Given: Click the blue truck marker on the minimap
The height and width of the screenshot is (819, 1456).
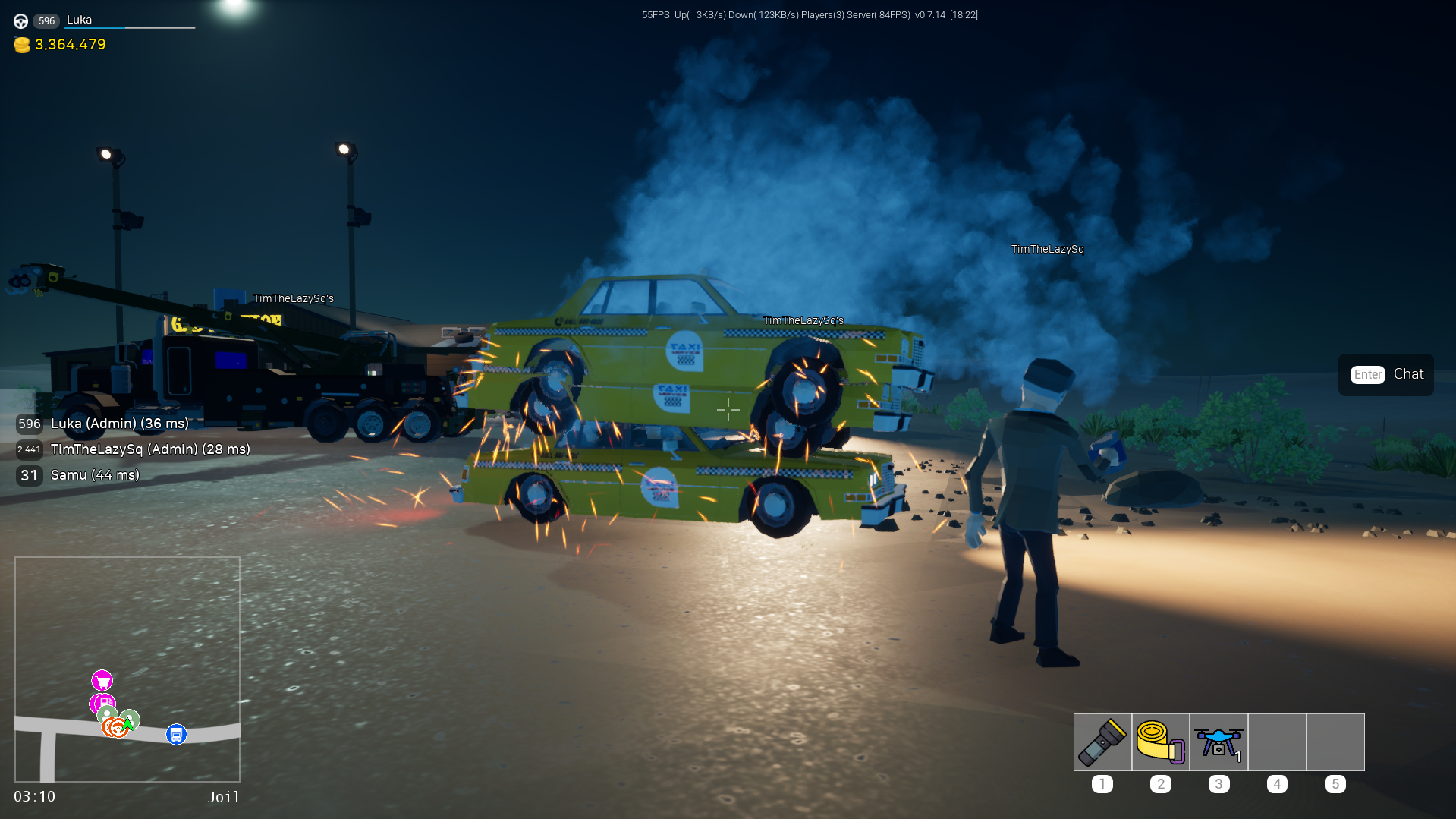Looking at the screenshot, I should click(x=176, y=735).
